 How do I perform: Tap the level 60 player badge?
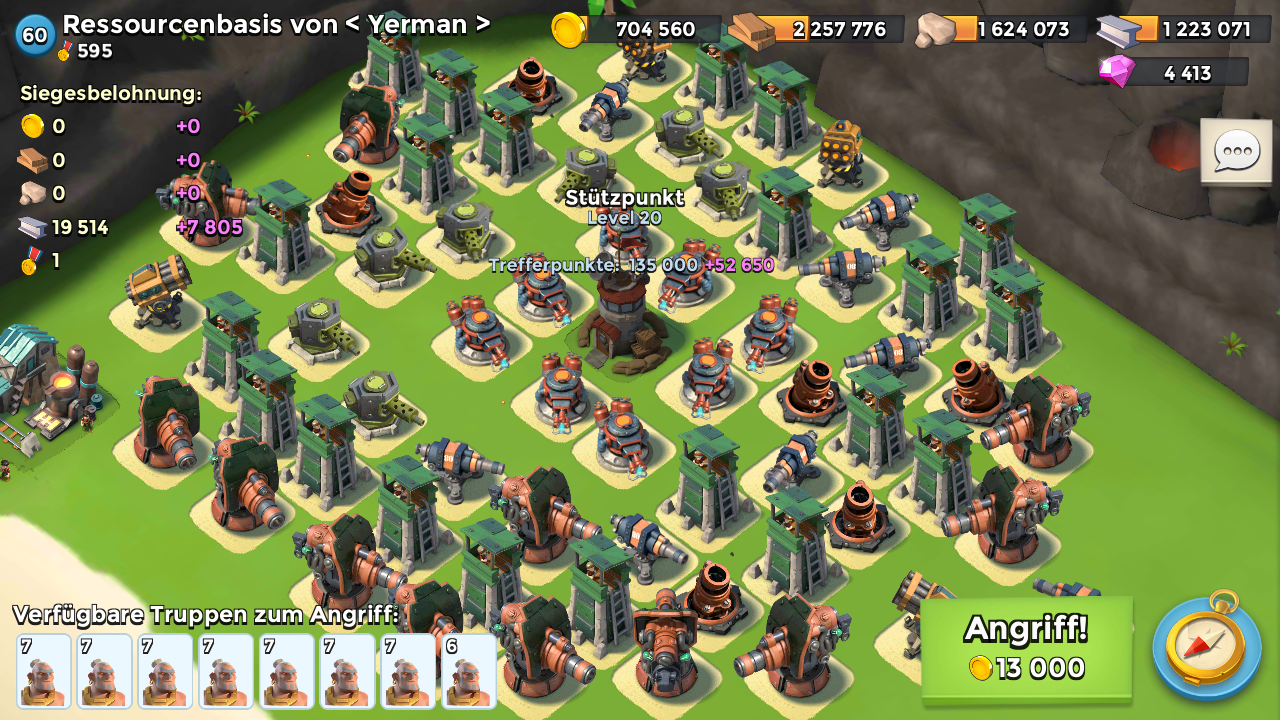35,35
